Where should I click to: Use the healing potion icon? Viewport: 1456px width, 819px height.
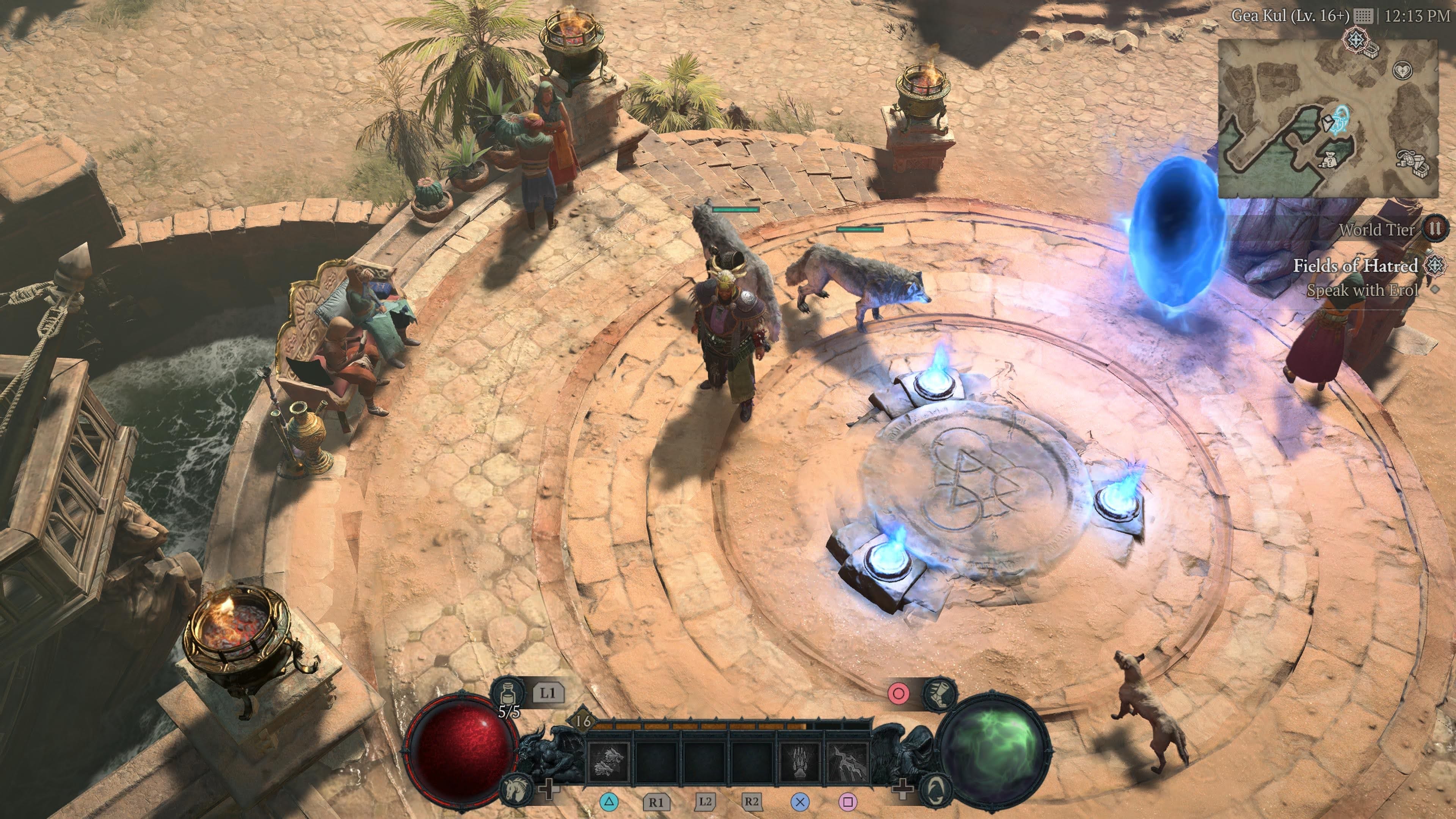(x=508, y=693)
